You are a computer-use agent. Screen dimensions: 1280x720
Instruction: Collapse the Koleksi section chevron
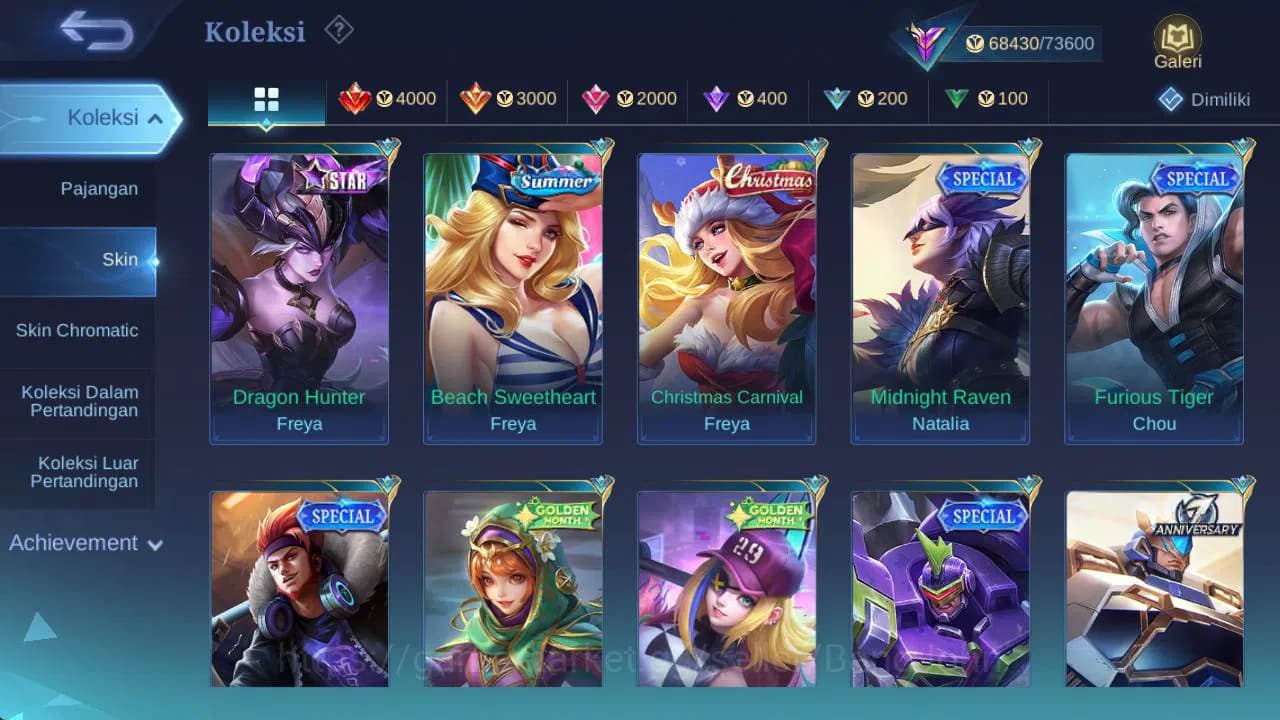(157, 117)
